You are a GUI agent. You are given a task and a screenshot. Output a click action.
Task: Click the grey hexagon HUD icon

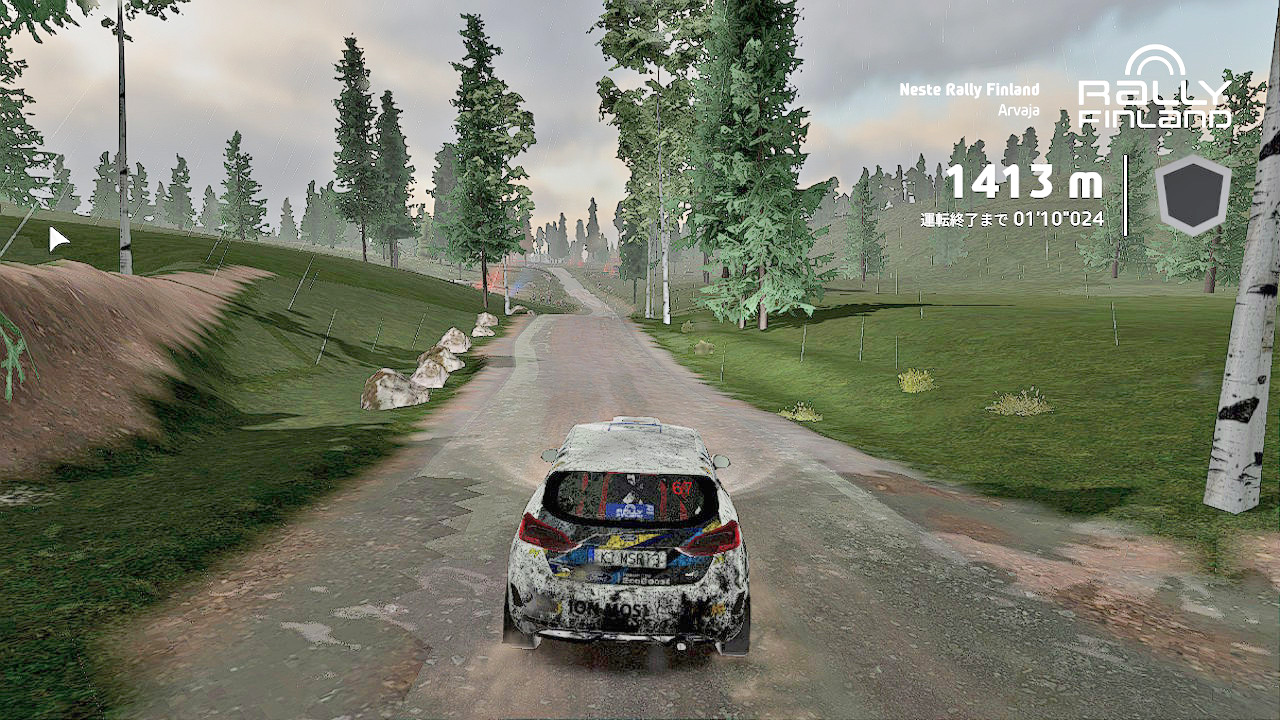[x=1193, y=195]
